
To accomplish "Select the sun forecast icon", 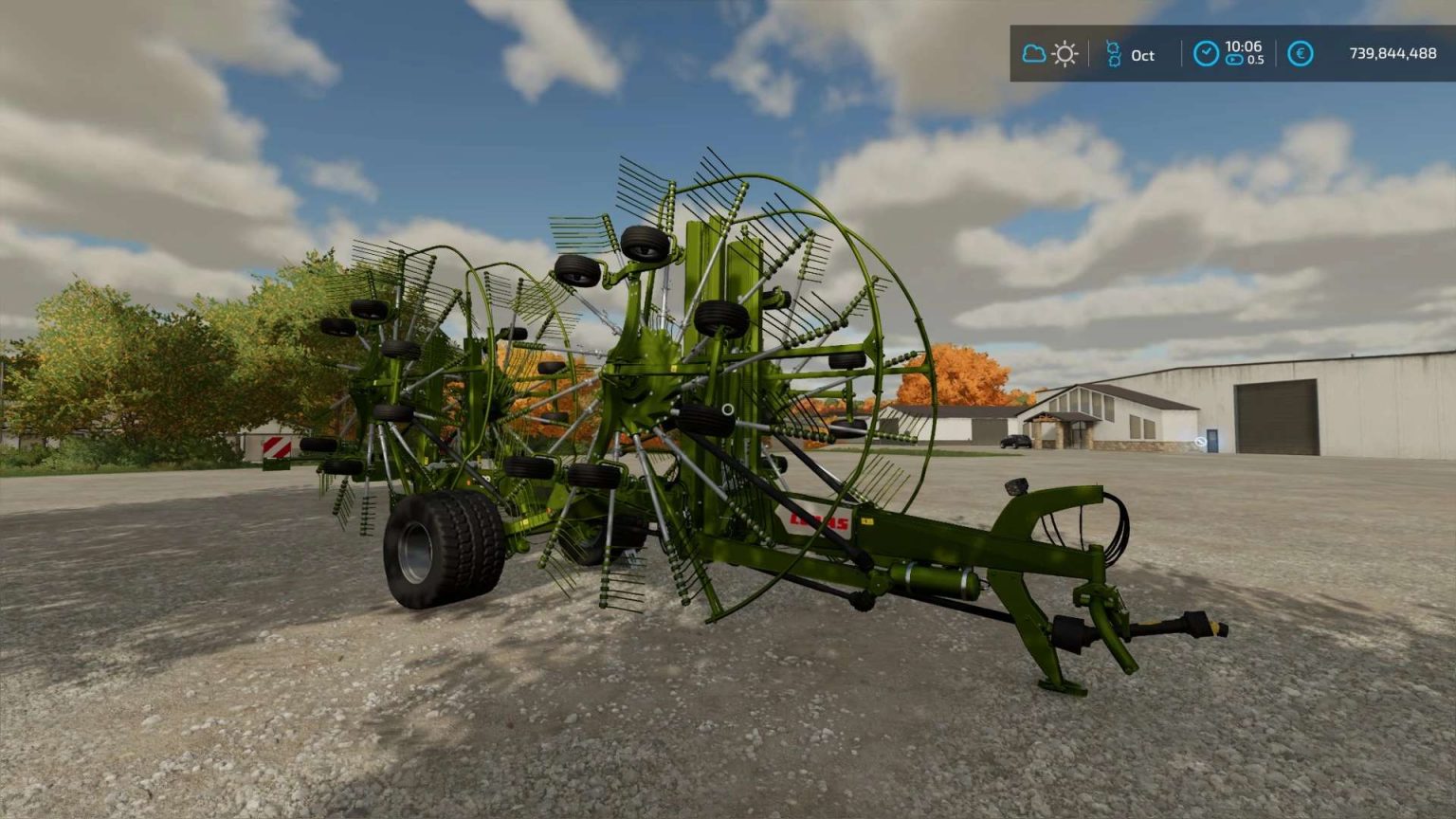I will point(1065,52).
